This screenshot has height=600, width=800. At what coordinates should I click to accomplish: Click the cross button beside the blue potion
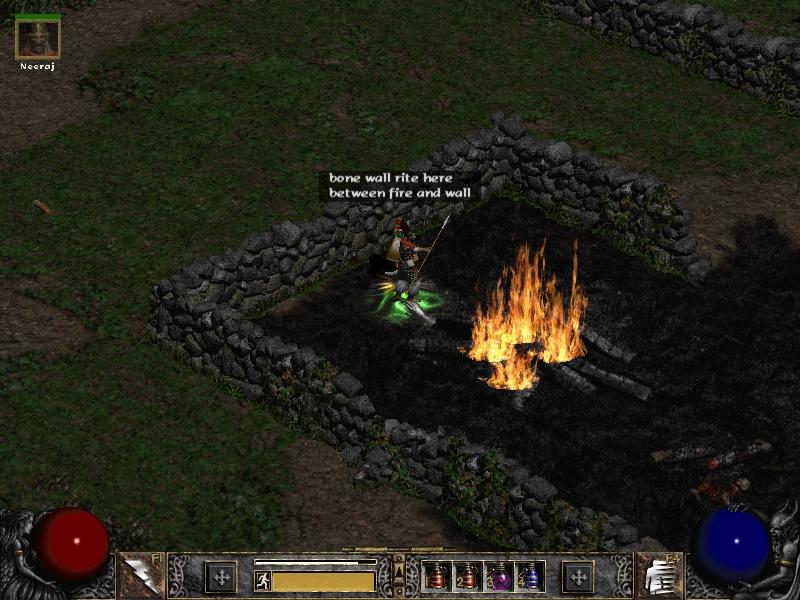click(x=577, y=577)
